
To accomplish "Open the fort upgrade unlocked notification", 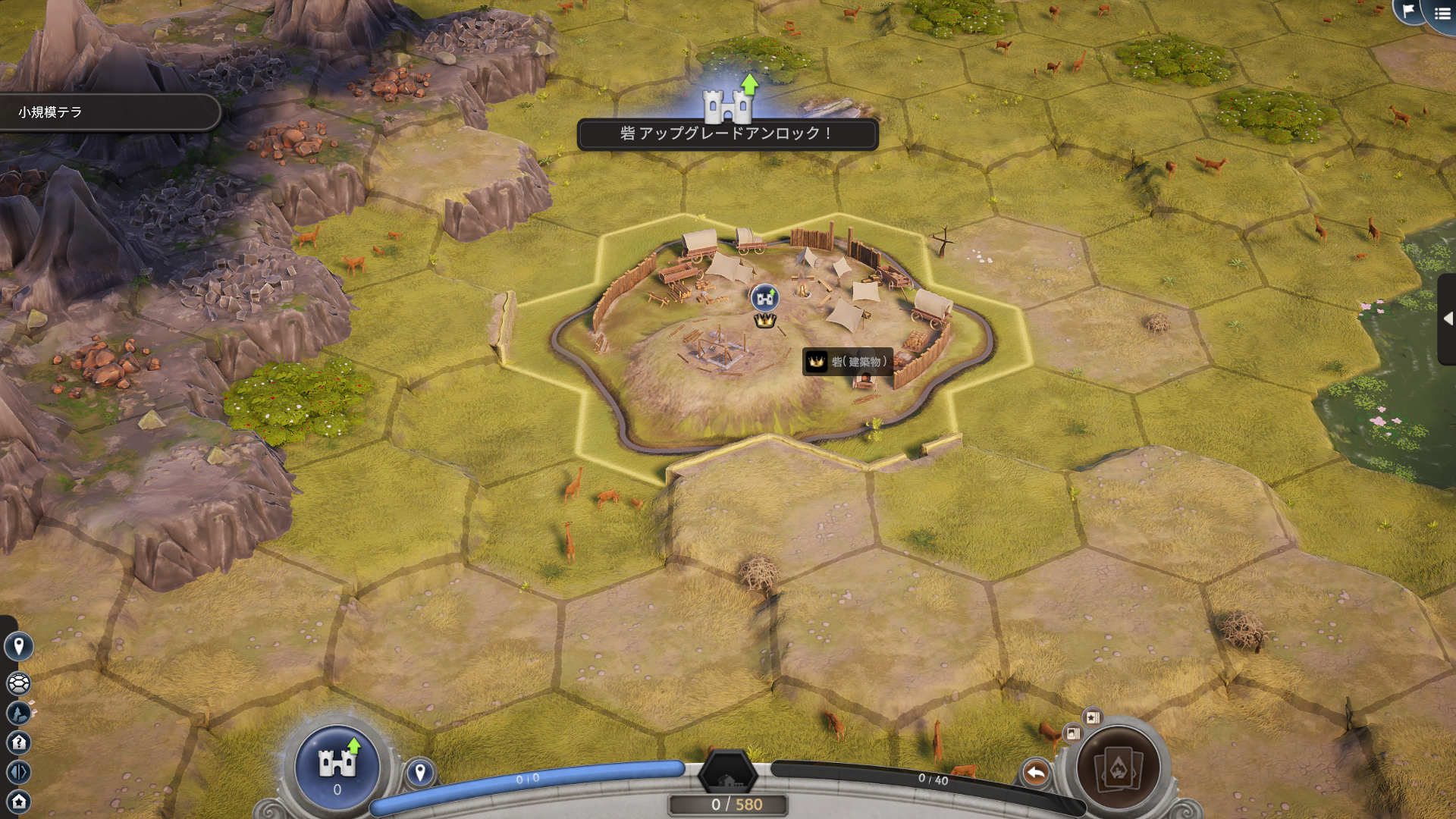I will click(727, 133).
